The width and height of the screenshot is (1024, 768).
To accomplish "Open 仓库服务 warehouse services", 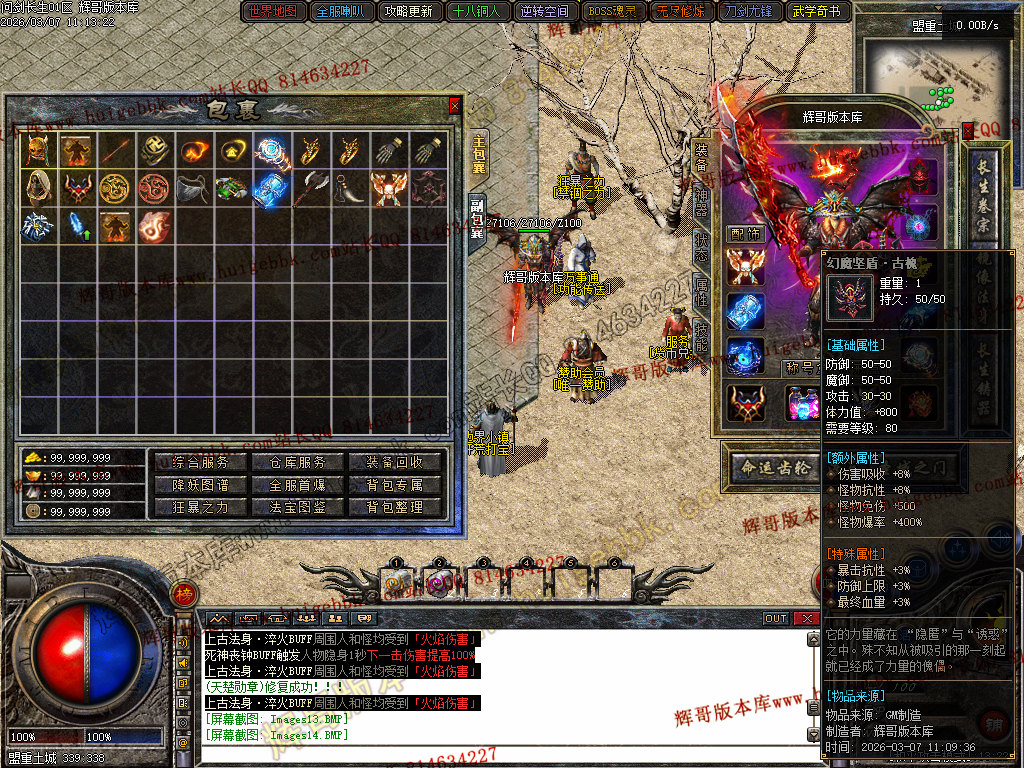I will [298, 462].
